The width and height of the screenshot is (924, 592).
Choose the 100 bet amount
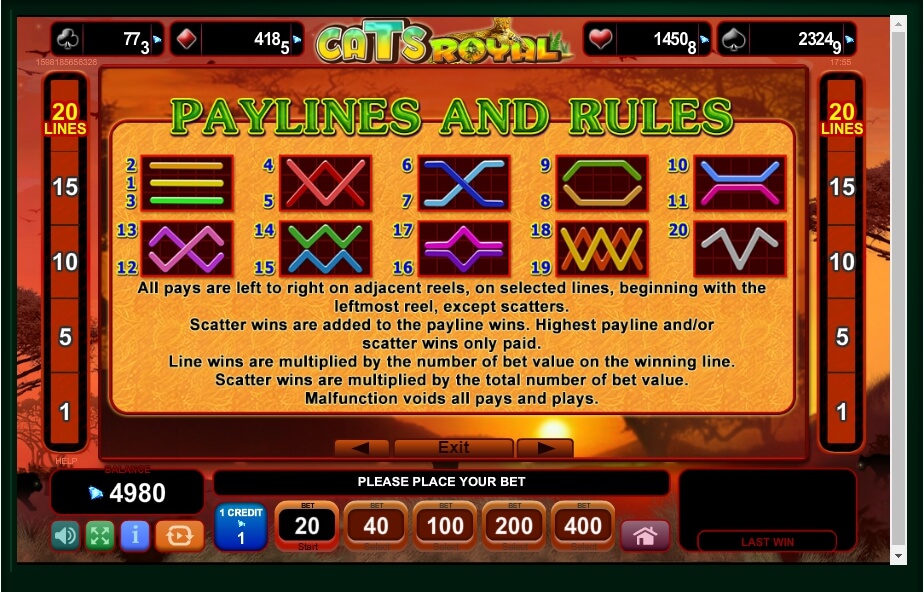(445, 526)
